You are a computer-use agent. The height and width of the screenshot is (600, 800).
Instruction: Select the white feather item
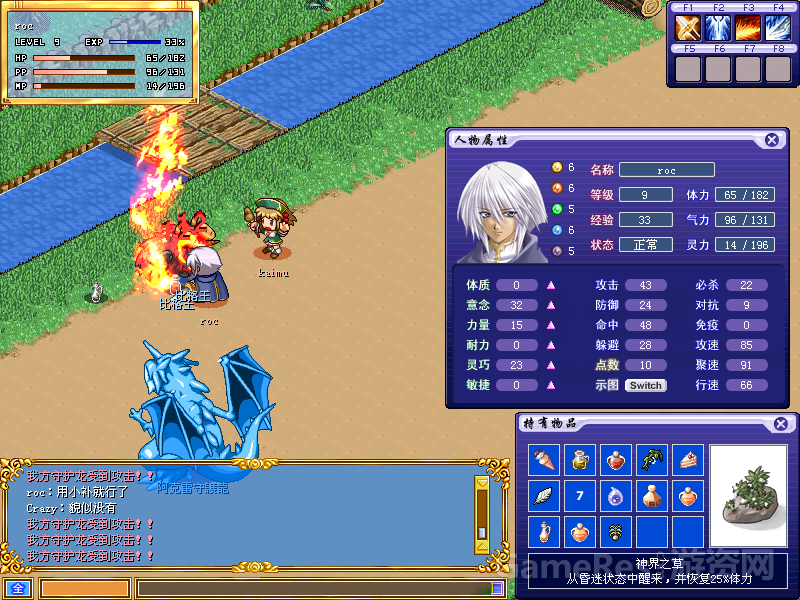544,496
